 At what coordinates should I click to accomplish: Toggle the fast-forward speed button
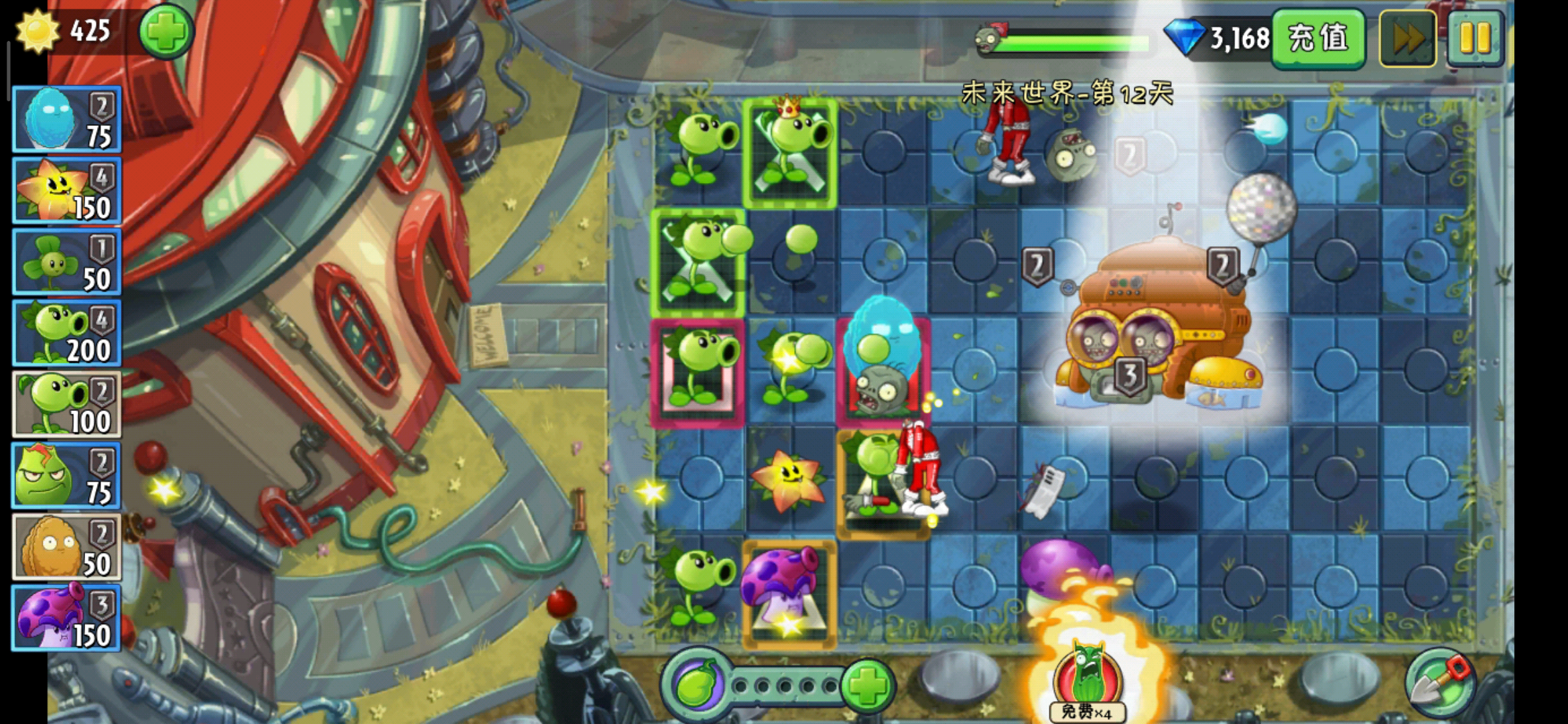click(1407, 39)
